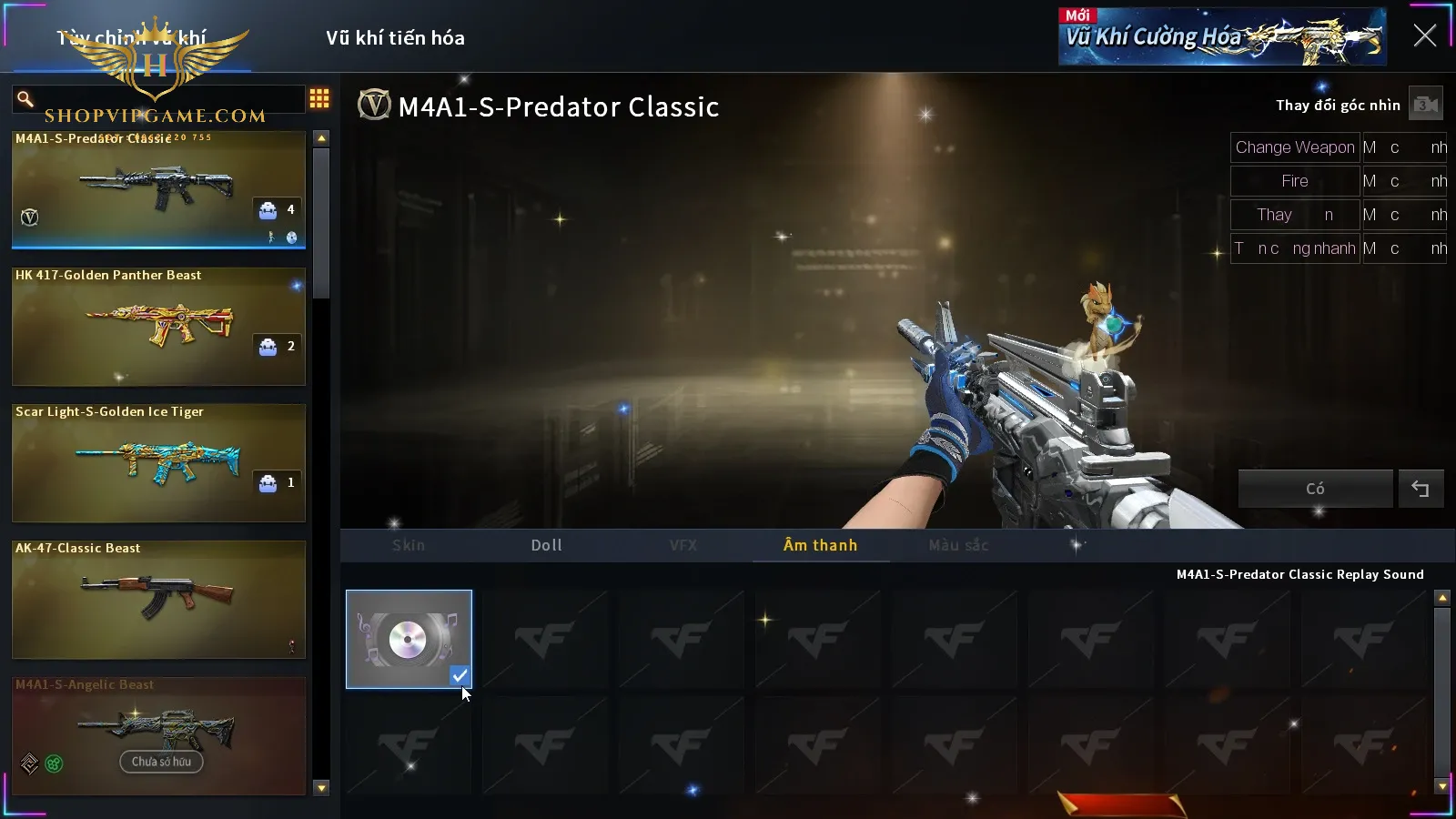Image resolution: width=1456 pixels, height=819 pixels.
Task: Switch to the Doll tab
Action: [x=546, y=545]
